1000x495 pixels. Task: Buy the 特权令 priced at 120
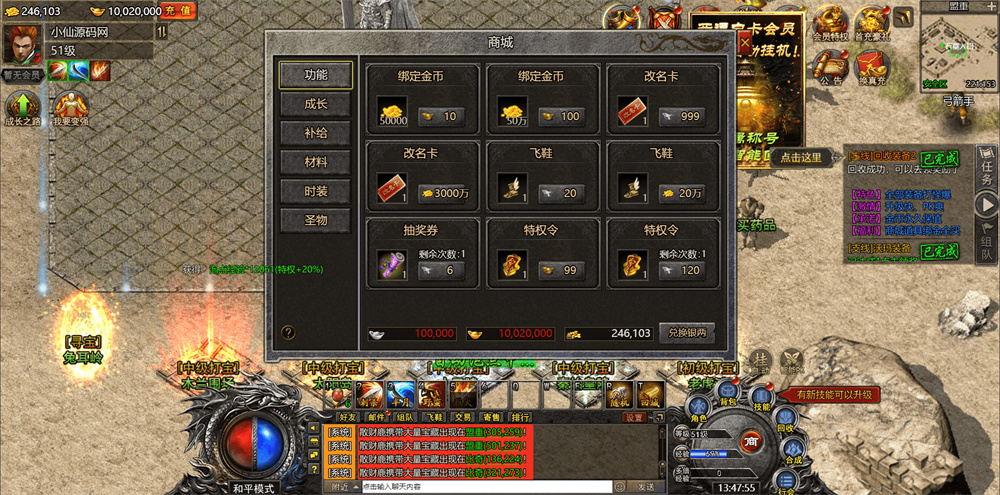click(682, 270)
